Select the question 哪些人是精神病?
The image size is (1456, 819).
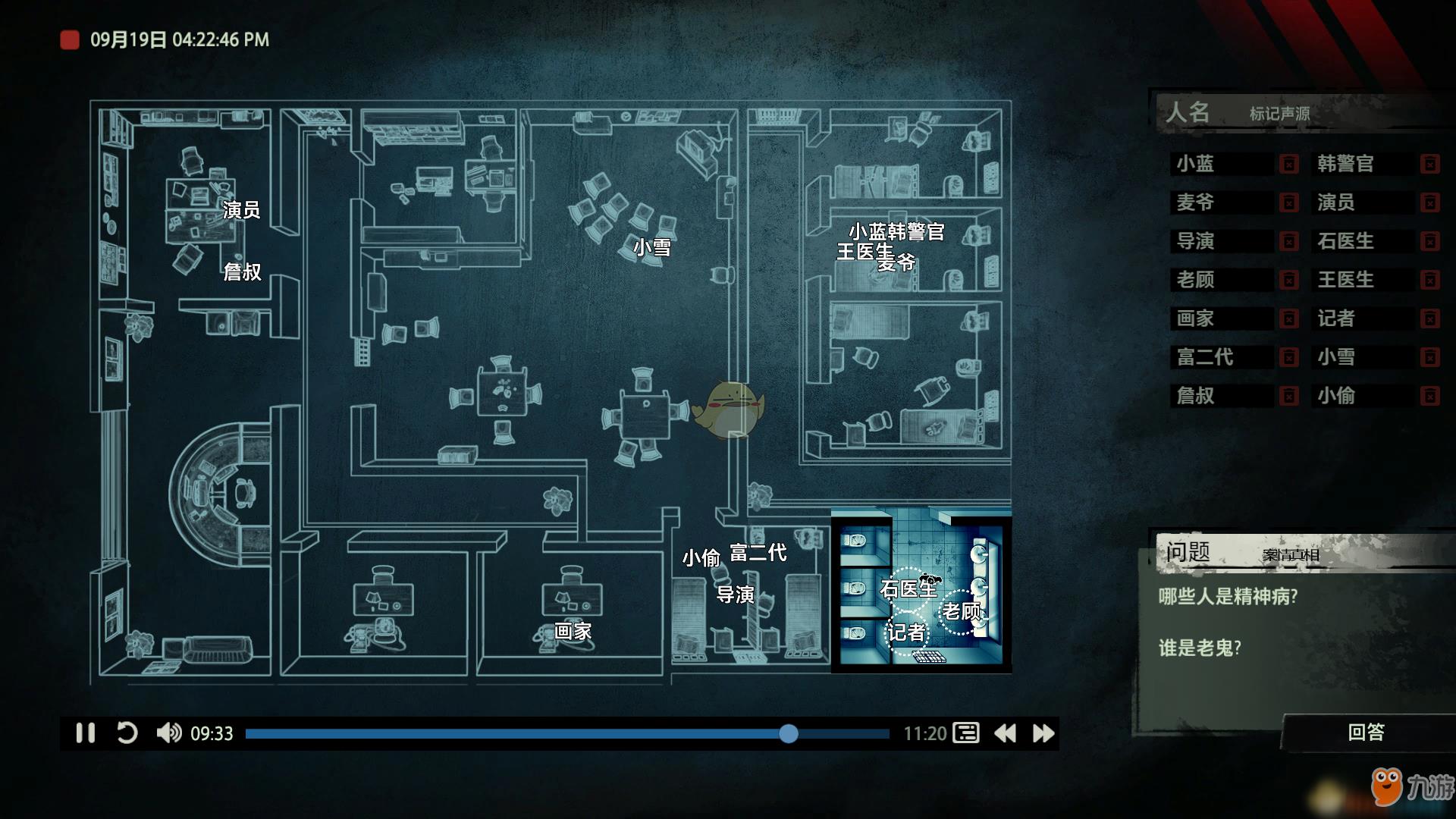point(1228,597)
